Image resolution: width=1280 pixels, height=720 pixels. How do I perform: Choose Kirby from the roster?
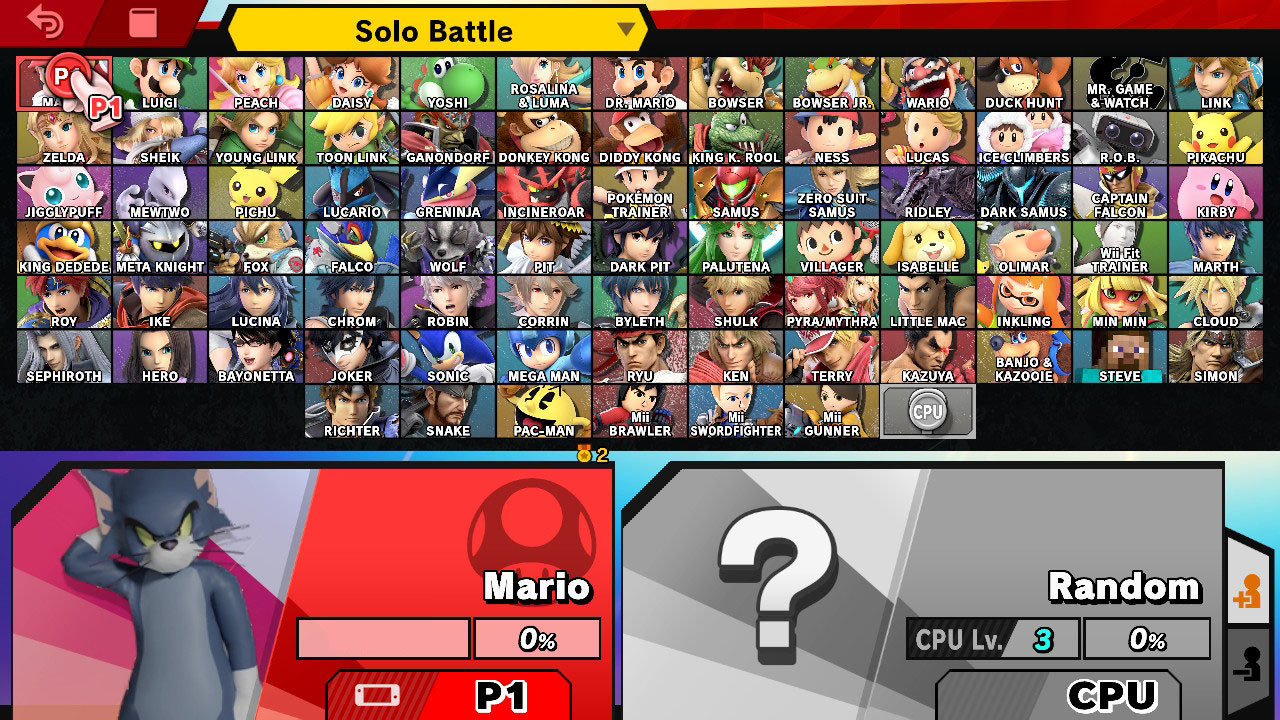(x=1214, y=190)
